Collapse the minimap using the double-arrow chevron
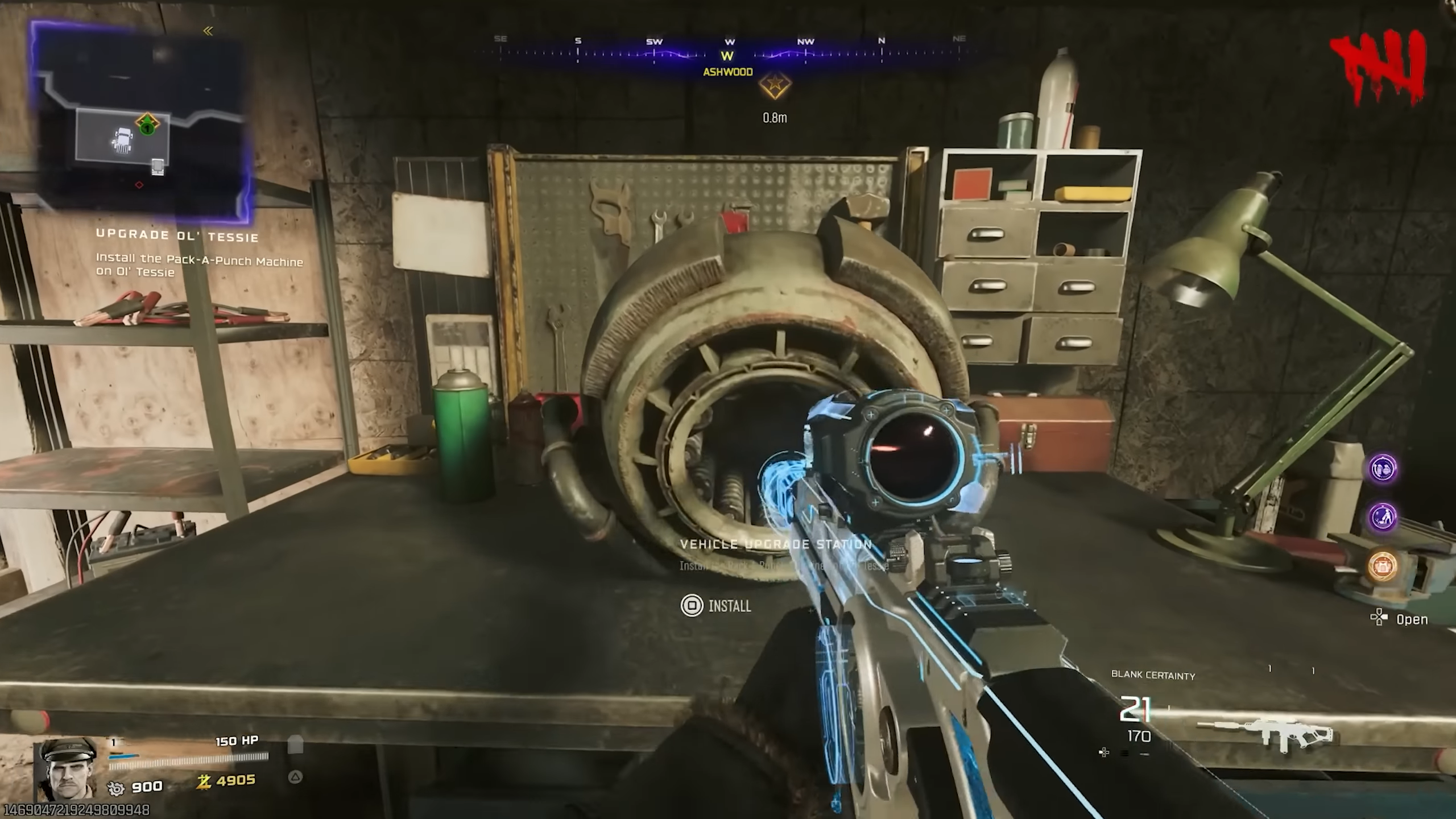Viewport: 1456px width, 819px height. coord(208,31)
